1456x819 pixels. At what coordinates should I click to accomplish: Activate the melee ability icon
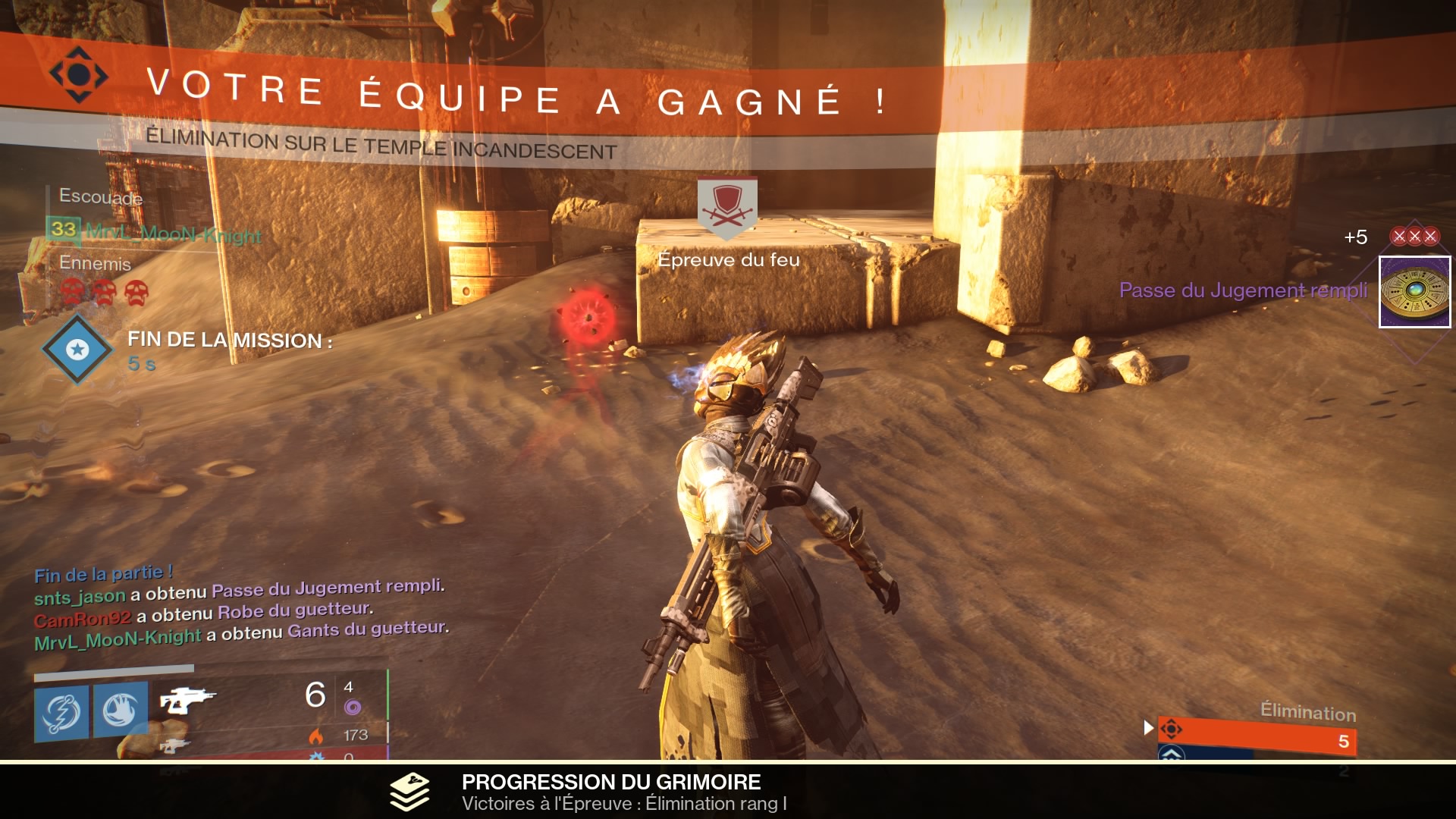tap(121, 711)
